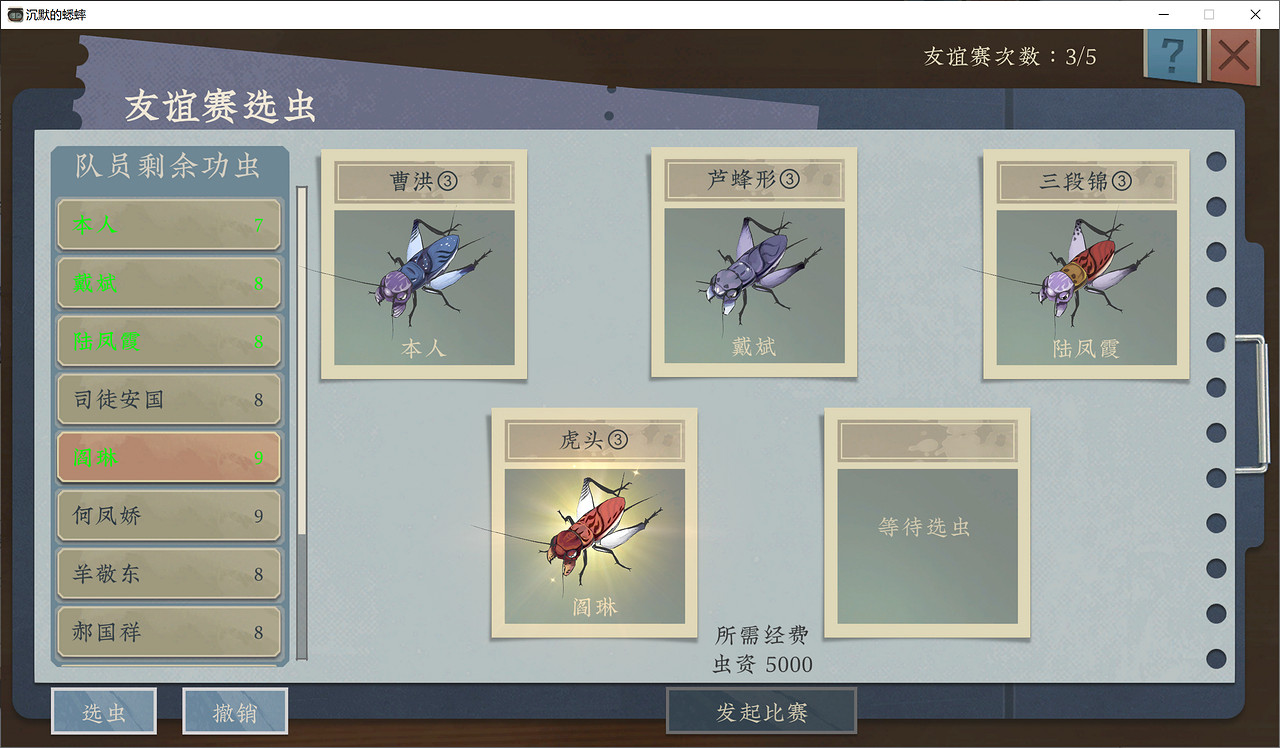Start the match with 发起比赛
This screenshot has width=1280, height=748.
click(x=762, y=710)
